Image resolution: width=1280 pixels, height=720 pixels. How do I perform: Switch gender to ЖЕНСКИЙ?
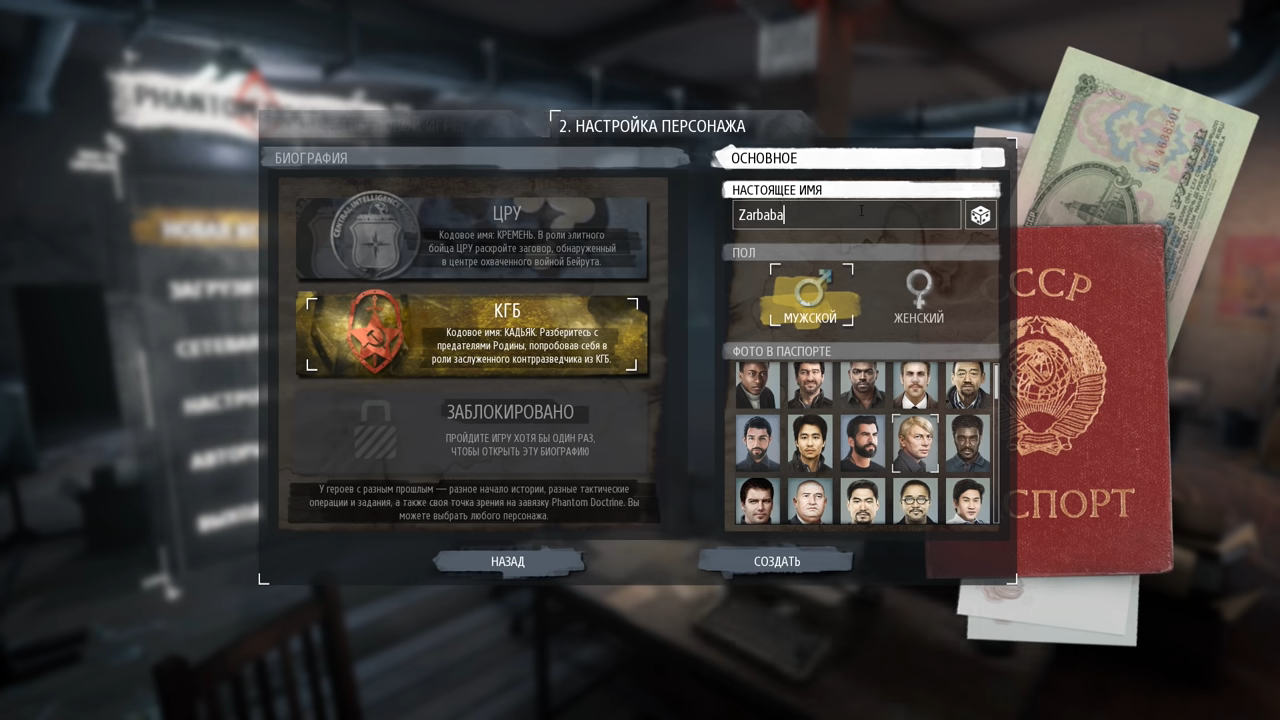click(x=918, y=296)
